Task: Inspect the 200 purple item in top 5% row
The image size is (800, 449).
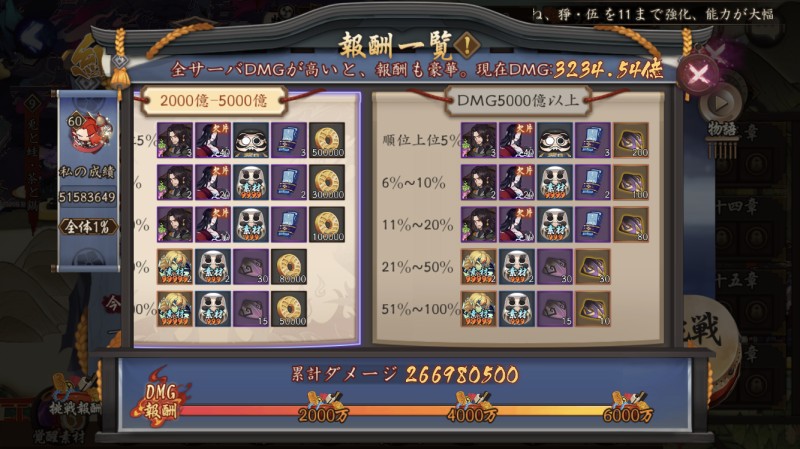Action: point(630,140)
